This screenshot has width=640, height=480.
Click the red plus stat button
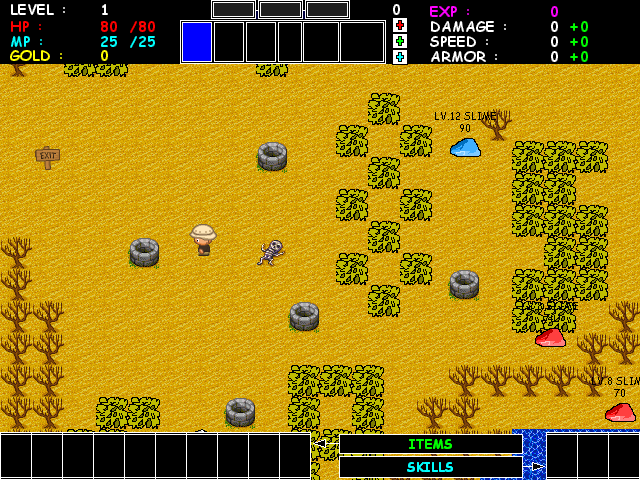400,25
